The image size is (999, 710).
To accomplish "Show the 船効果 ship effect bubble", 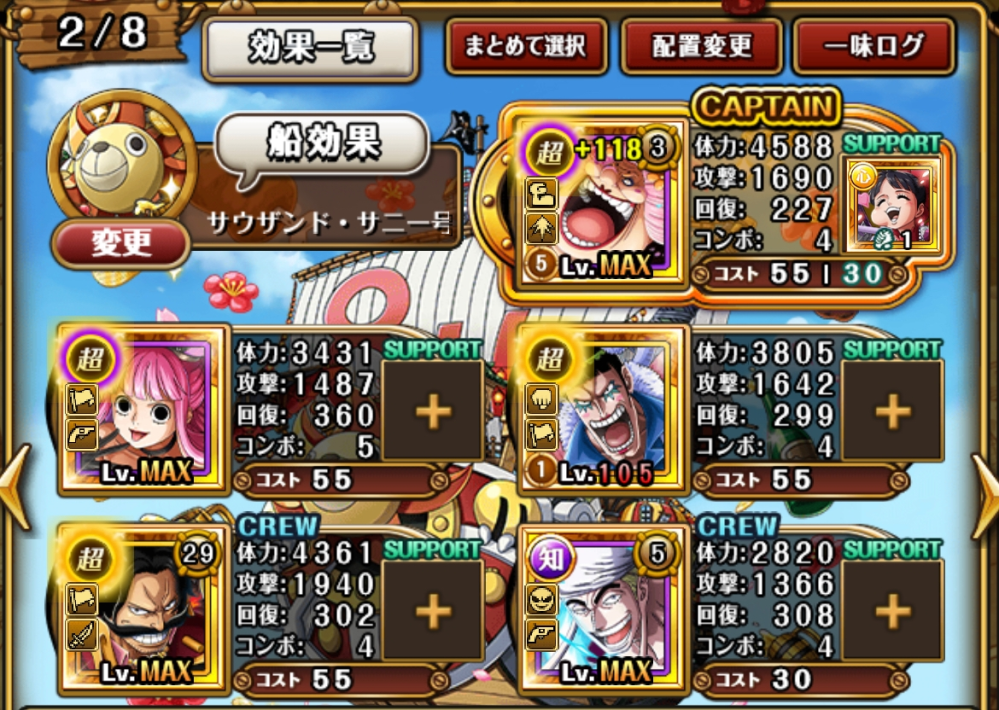I will point(322,145).
